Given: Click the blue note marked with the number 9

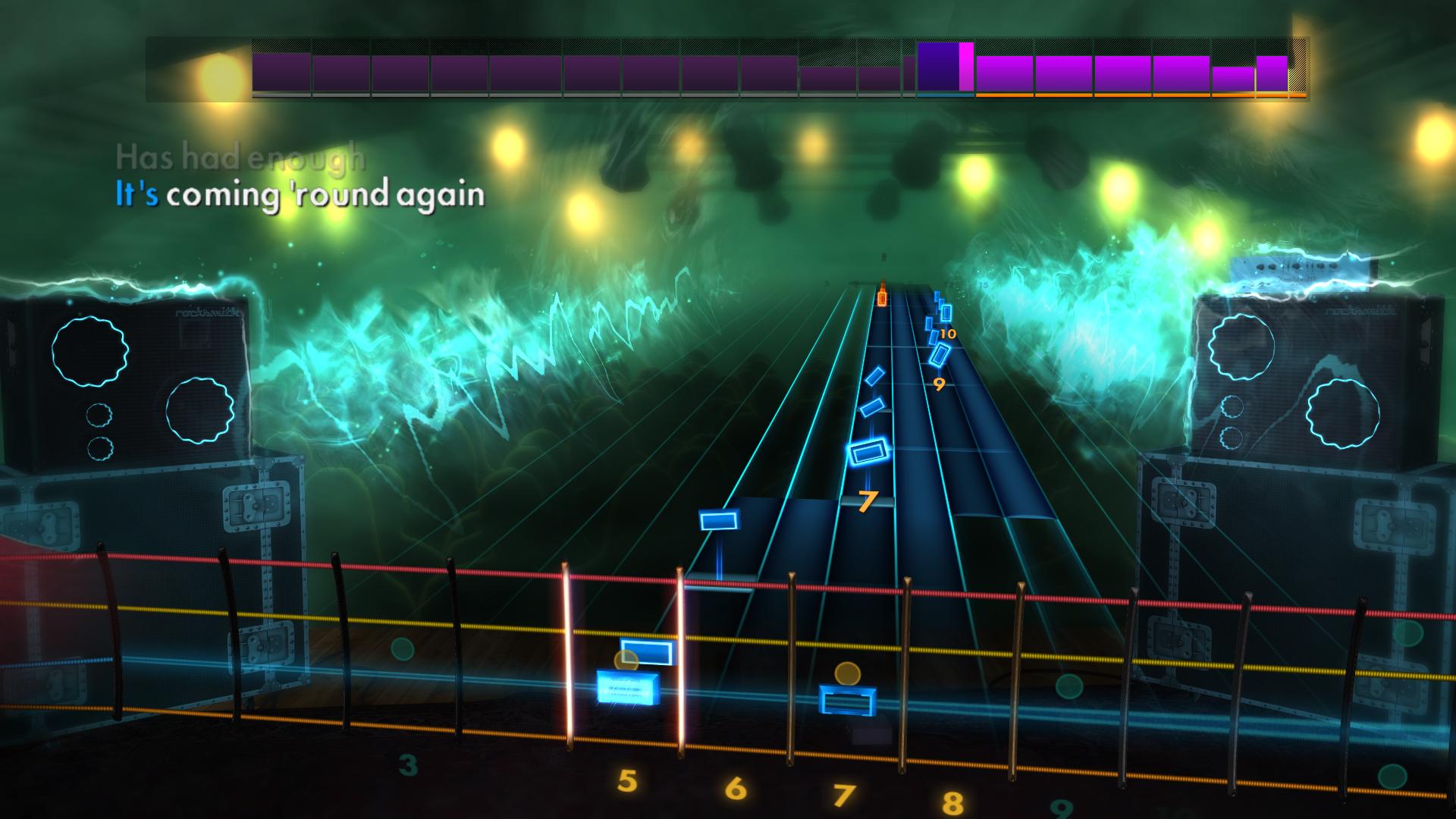Looking at the screenshot, I should pyautogui.click(x=939, y=355).
